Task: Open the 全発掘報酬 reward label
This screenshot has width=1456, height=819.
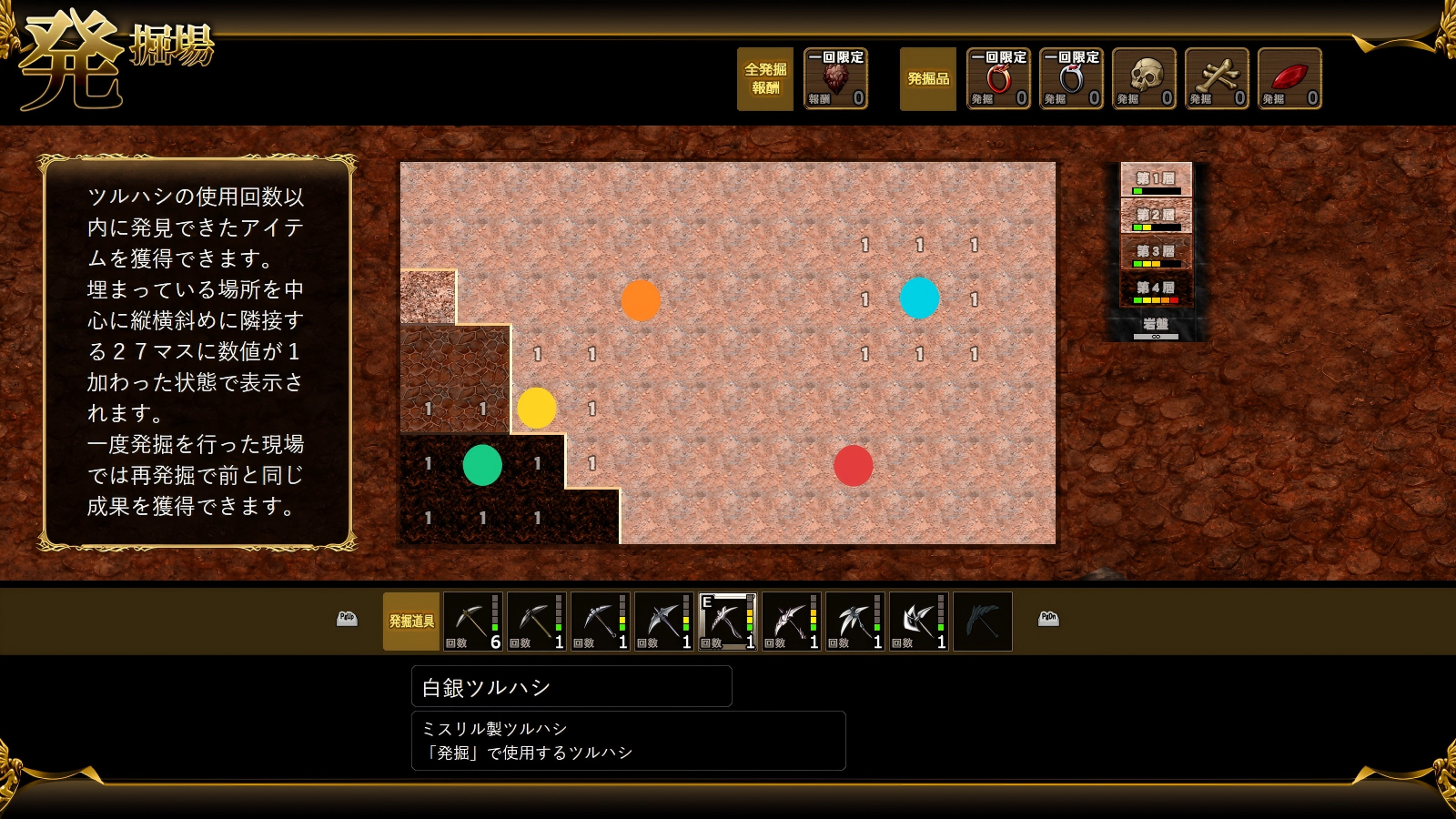Action: (765, 79)
